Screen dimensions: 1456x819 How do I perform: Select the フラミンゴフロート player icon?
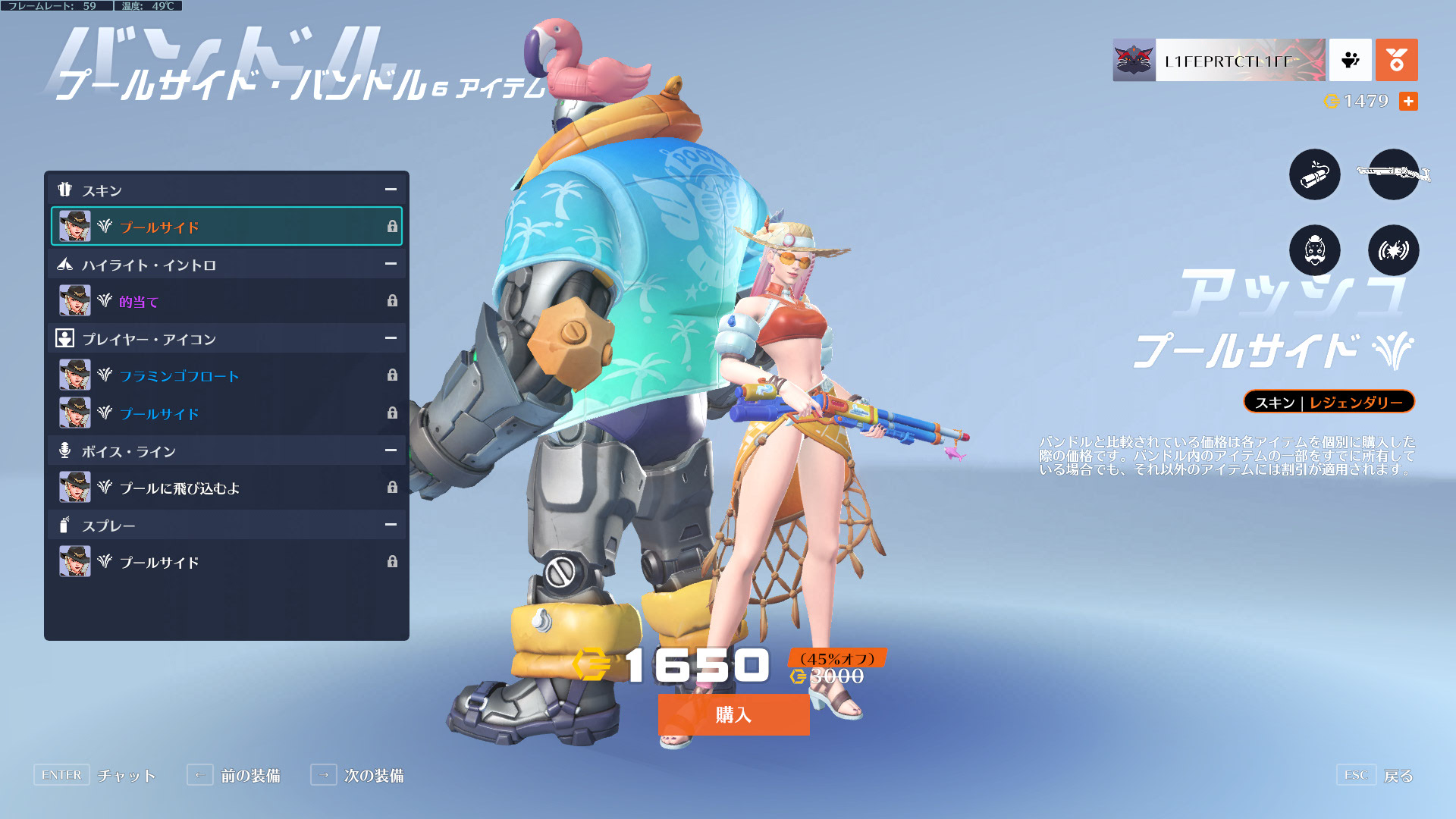[226, 375]
